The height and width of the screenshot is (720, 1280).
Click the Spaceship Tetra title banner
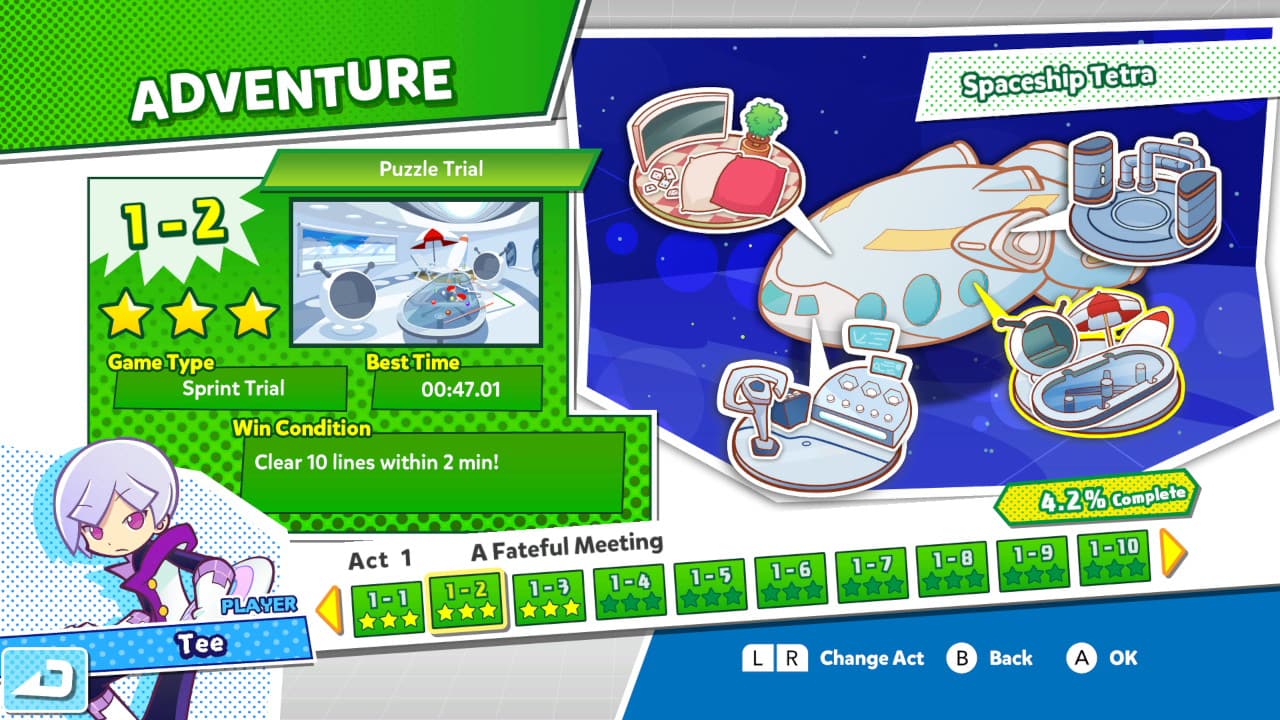1060,77
